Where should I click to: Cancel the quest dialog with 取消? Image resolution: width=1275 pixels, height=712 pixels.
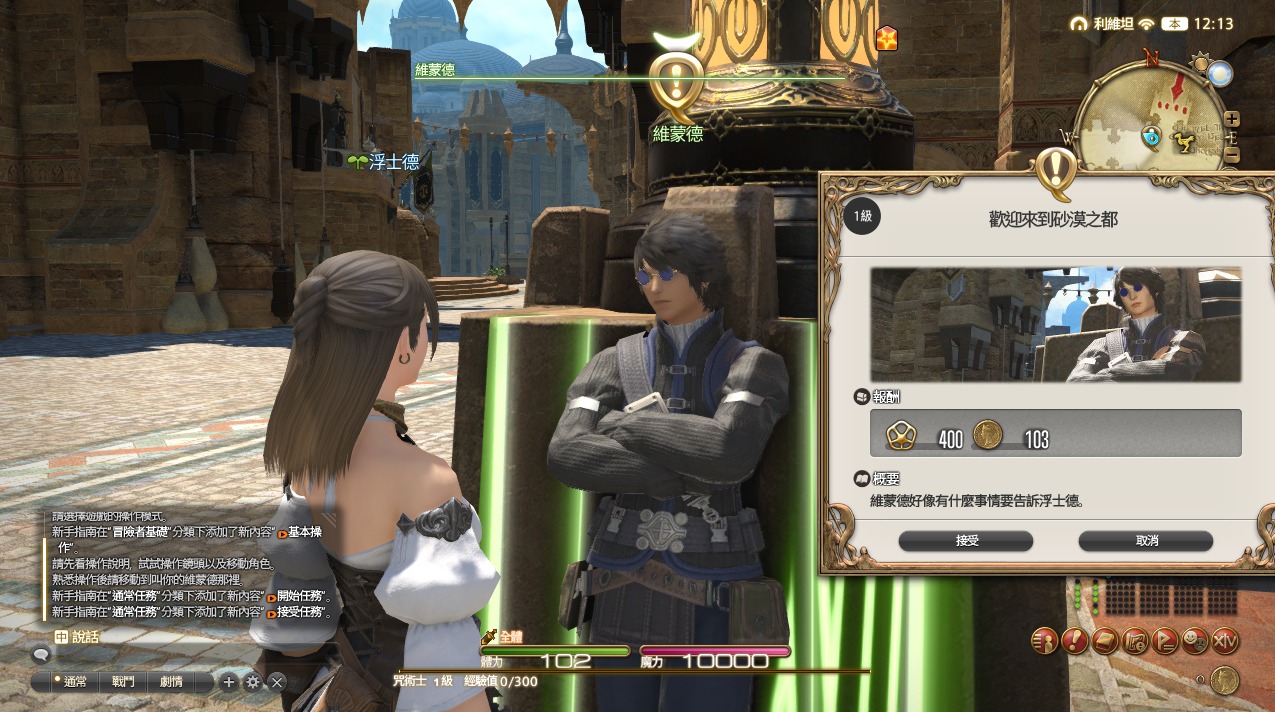pyautogui.click(x=1145, y=541)
